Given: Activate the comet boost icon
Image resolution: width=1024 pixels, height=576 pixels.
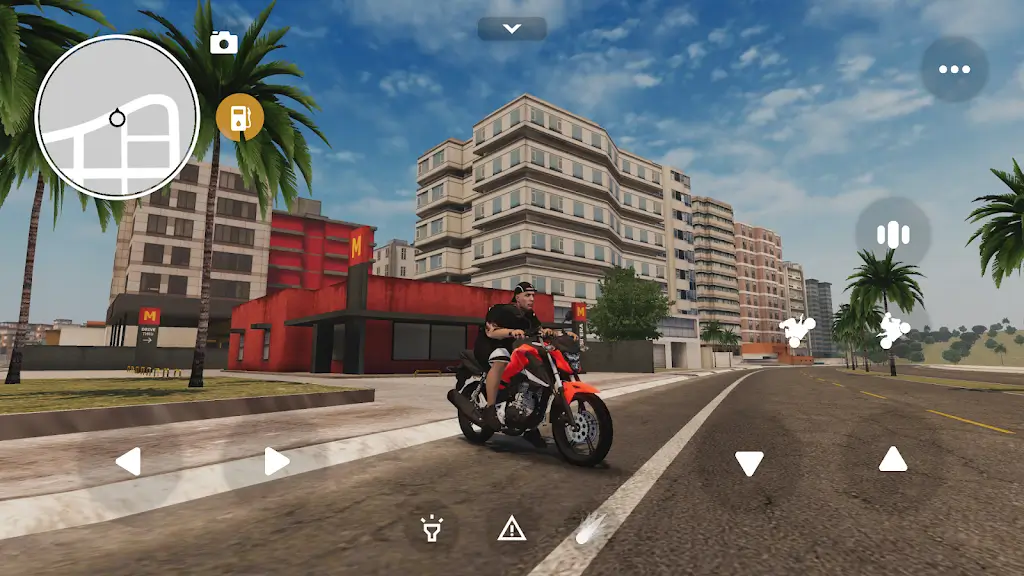Looking at the screenshot, I should (589, 527).
